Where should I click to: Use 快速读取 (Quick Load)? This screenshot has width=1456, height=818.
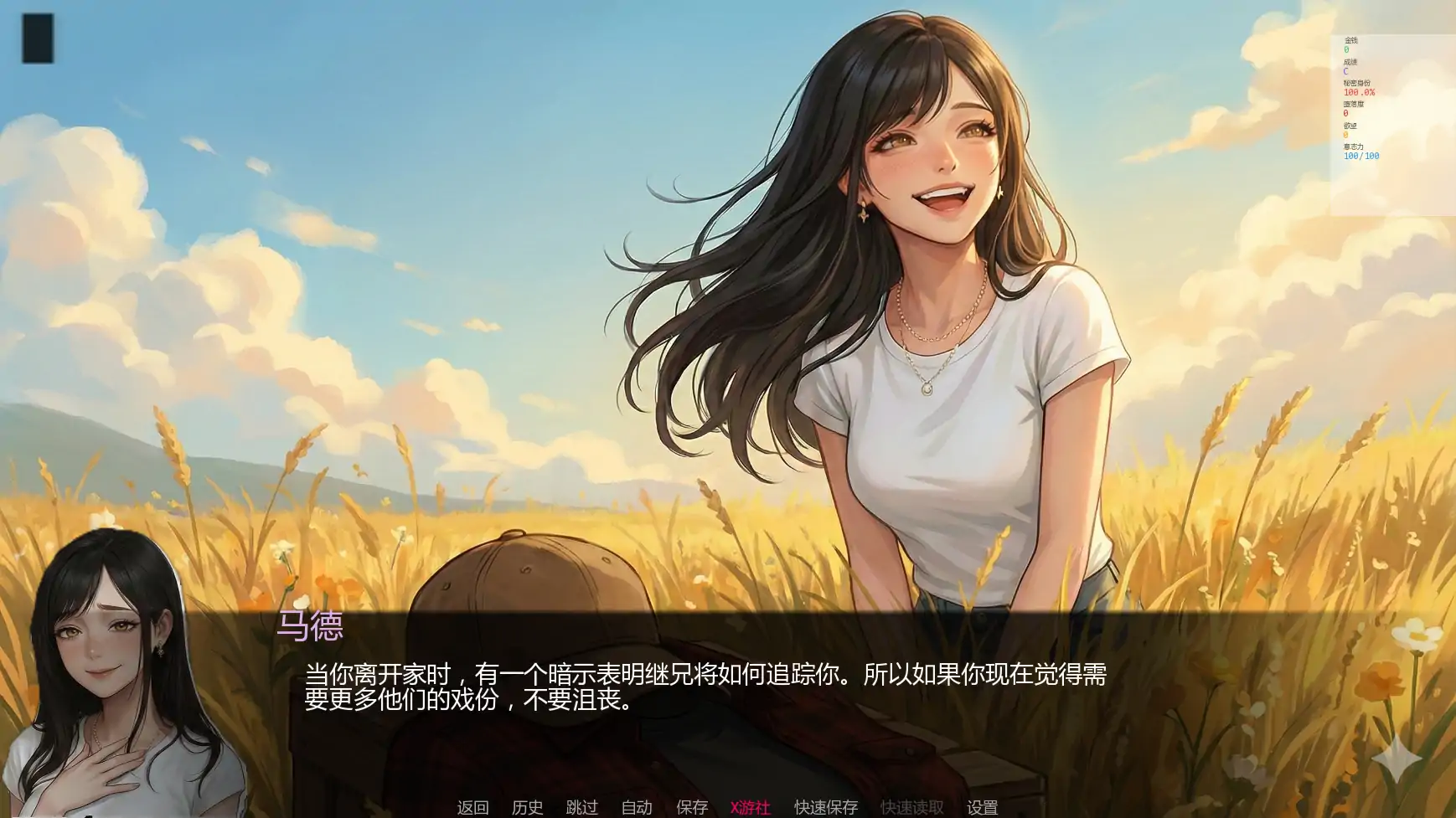coord(911,806)
